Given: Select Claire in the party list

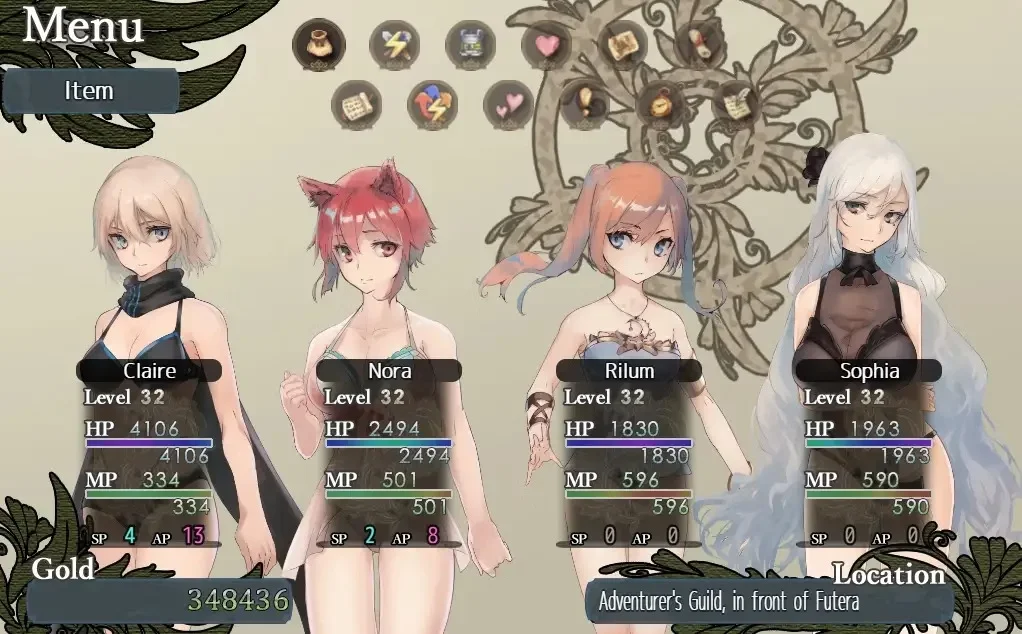Looking at the screenshot, I should point(149,371).
